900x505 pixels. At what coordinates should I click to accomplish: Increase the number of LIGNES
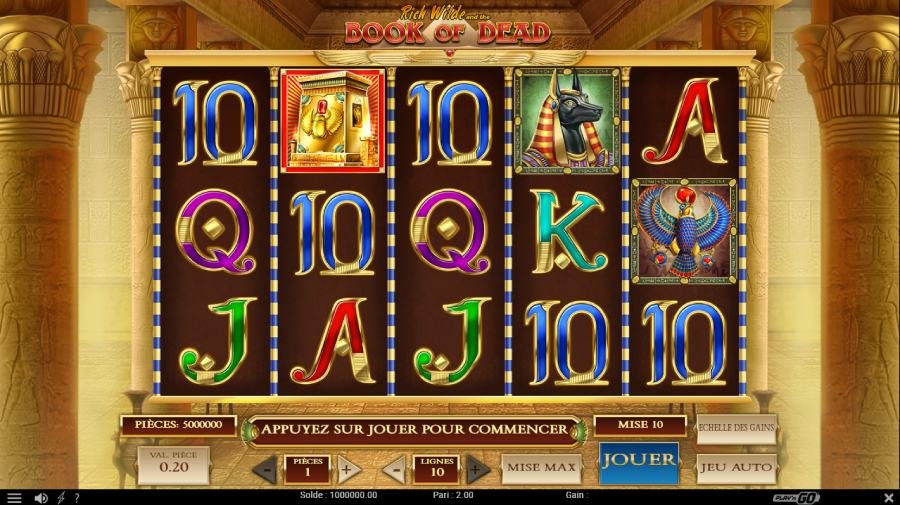pyautogui.click(x=477, y=468)
